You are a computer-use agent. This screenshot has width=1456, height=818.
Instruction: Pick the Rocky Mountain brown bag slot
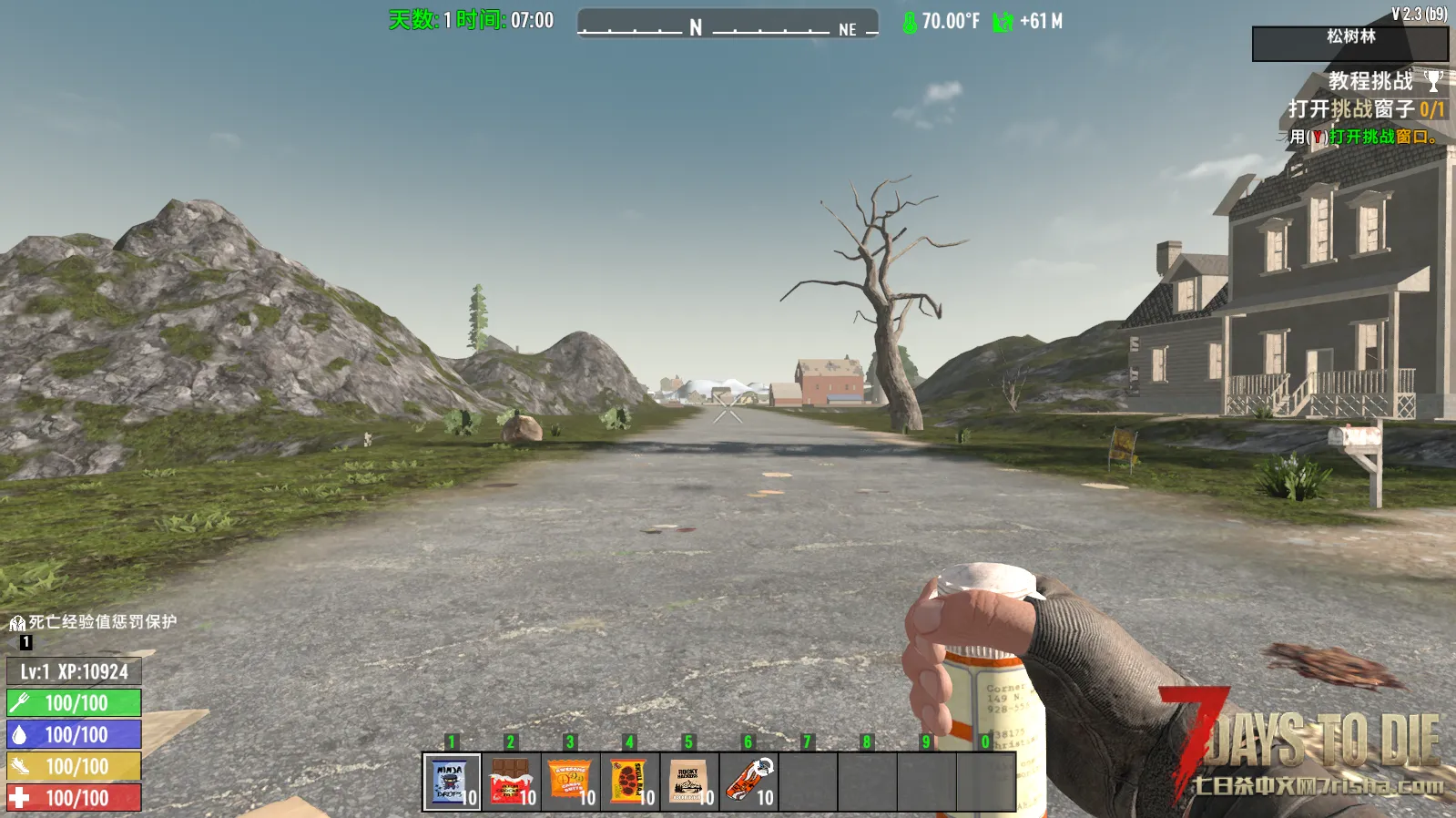pyautogui.click(x=688, y=782)
